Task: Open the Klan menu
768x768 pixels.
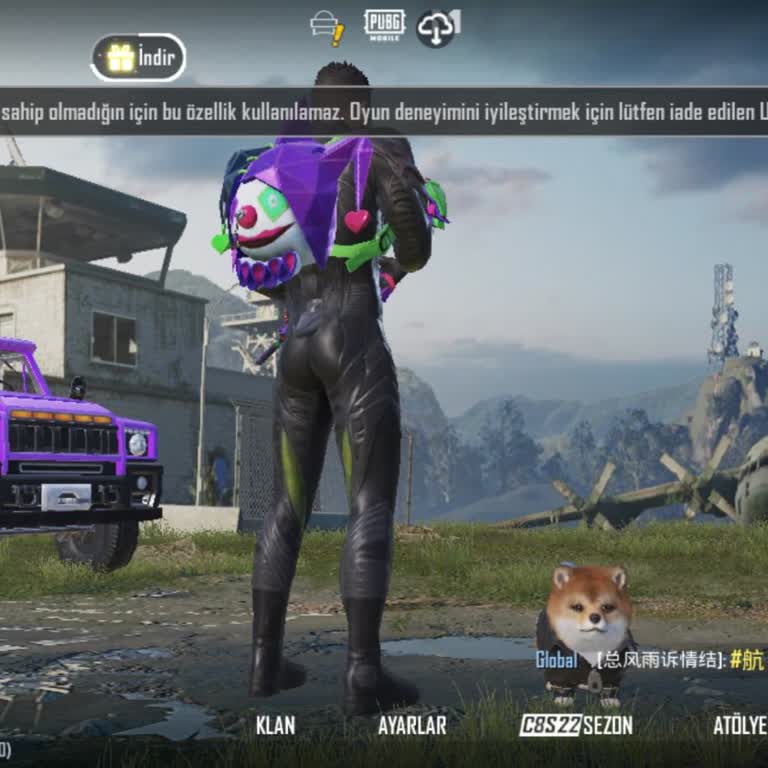Action: (275, 725)
